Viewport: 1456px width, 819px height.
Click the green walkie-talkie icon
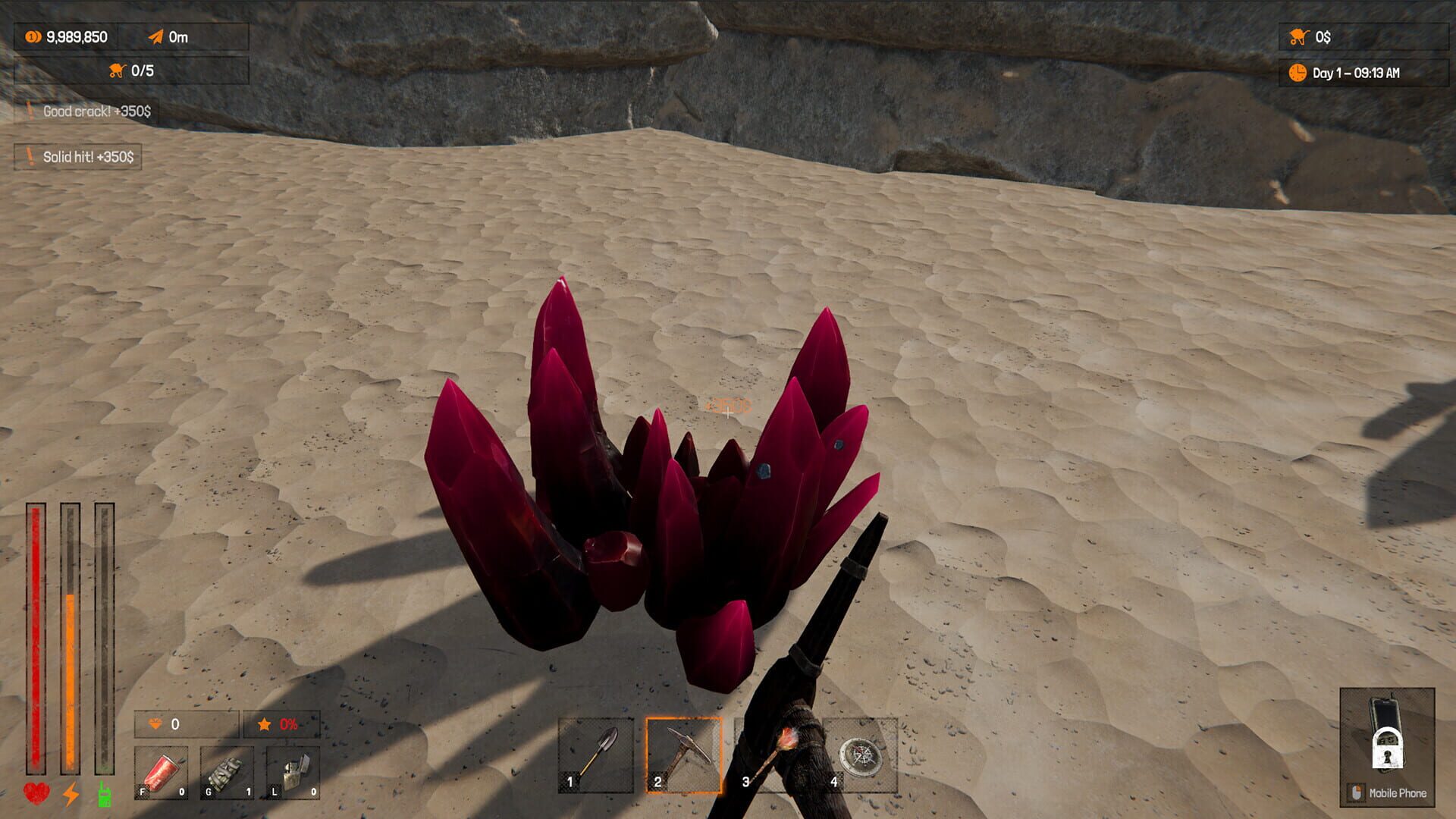104,793
